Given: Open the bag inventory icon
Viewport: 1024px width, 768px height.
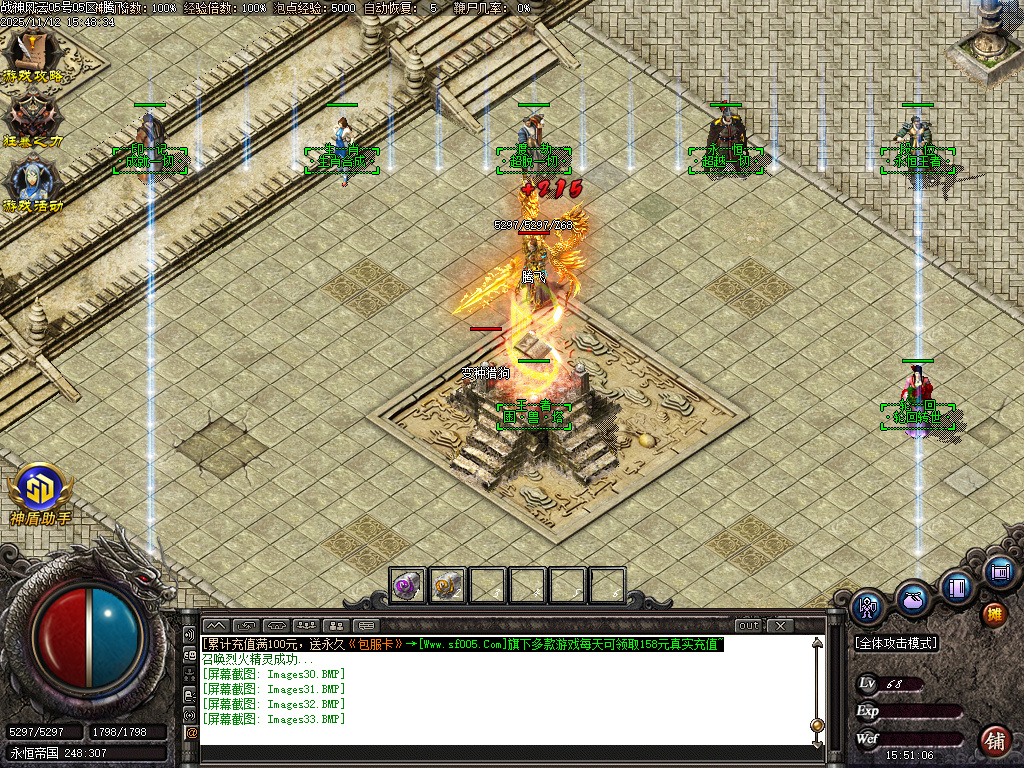Looking at the screenshot, I should tap(913, 598).
